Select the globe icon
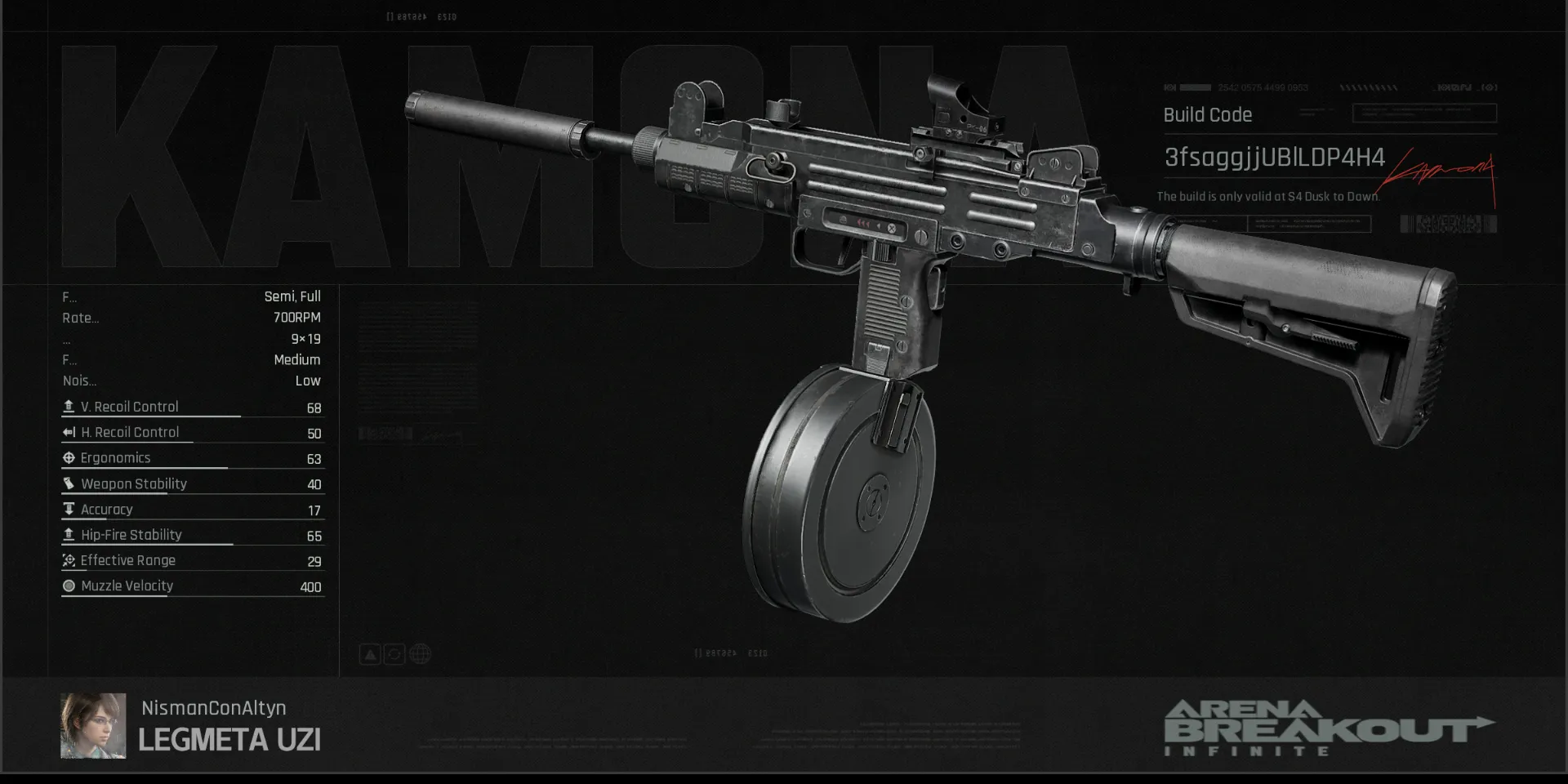The width and height of the screenshot is (1568, 784). tap(420, 654)
